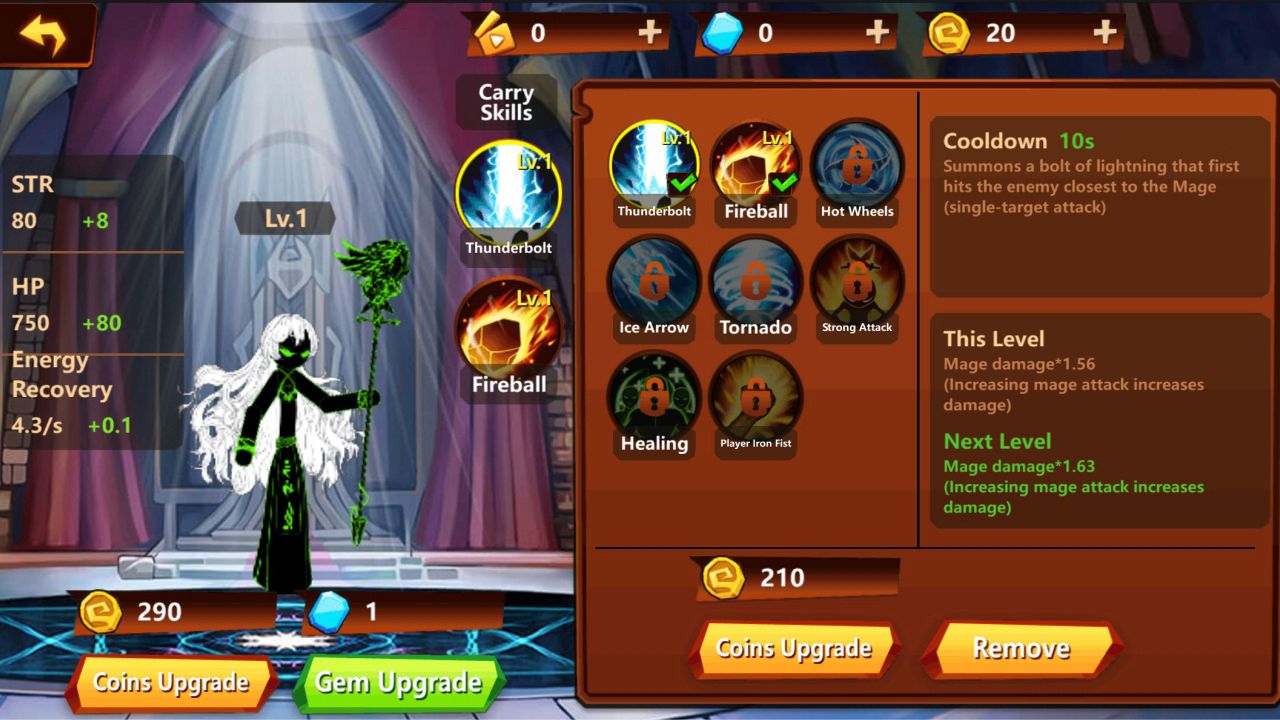This screenshot has width=1280, height=720.
Task: Select the locked Healing skill
Action: (x=654, y=398)
